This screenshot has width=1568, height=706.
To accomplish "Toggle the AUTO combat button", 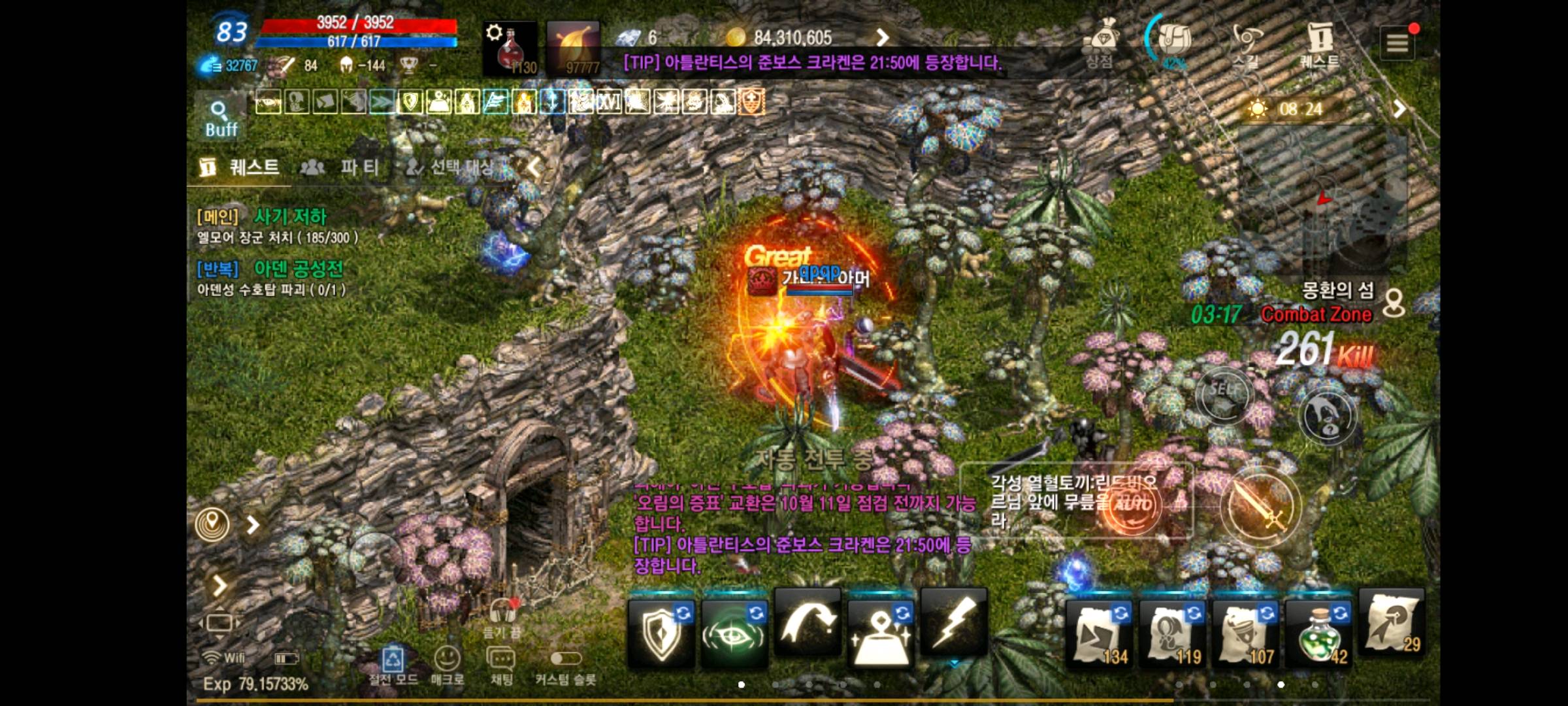I will (x=1134, y=505).
